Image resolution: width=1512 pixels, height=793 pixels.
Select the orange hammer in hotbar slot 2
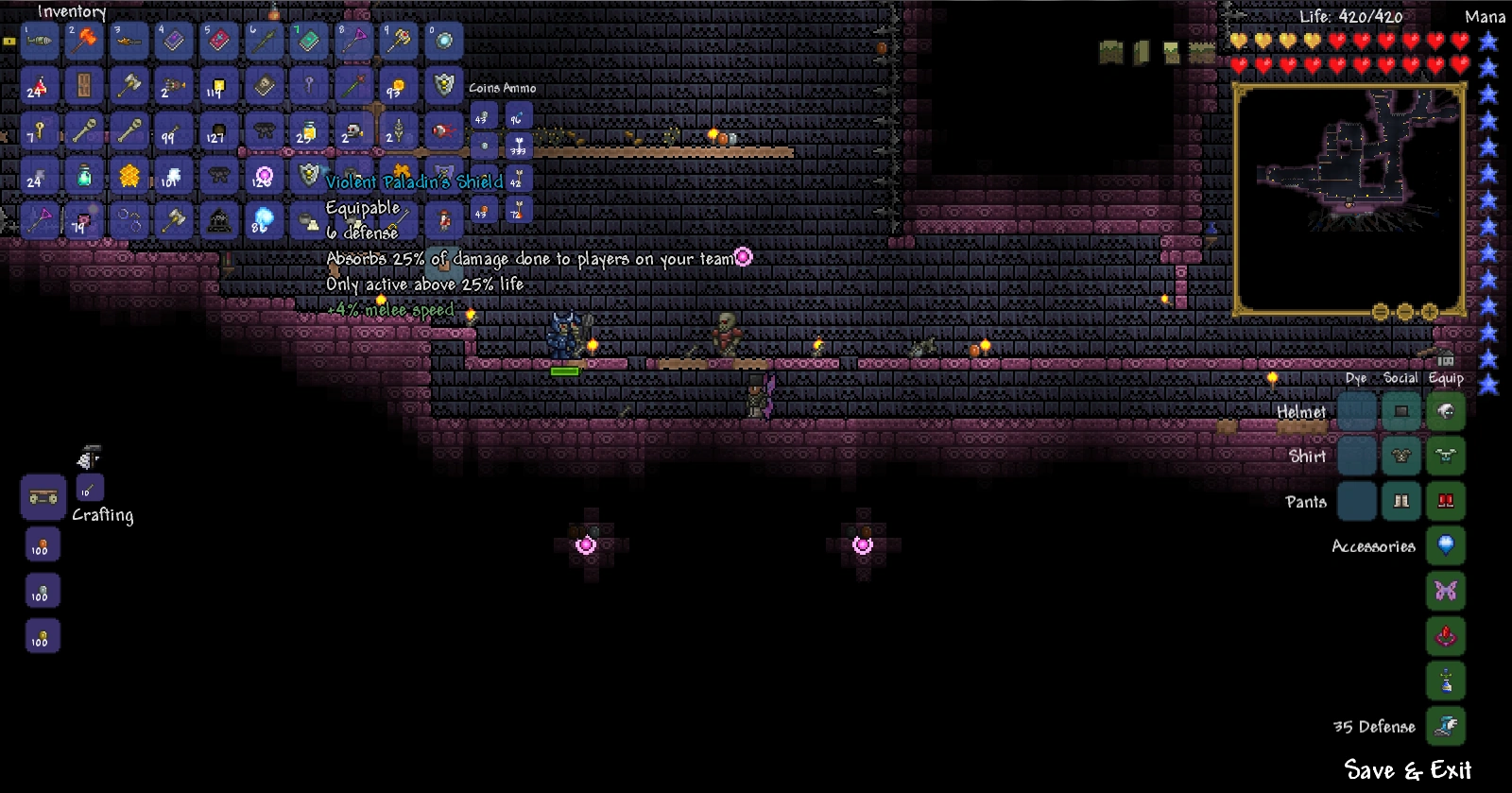point(84,41)
